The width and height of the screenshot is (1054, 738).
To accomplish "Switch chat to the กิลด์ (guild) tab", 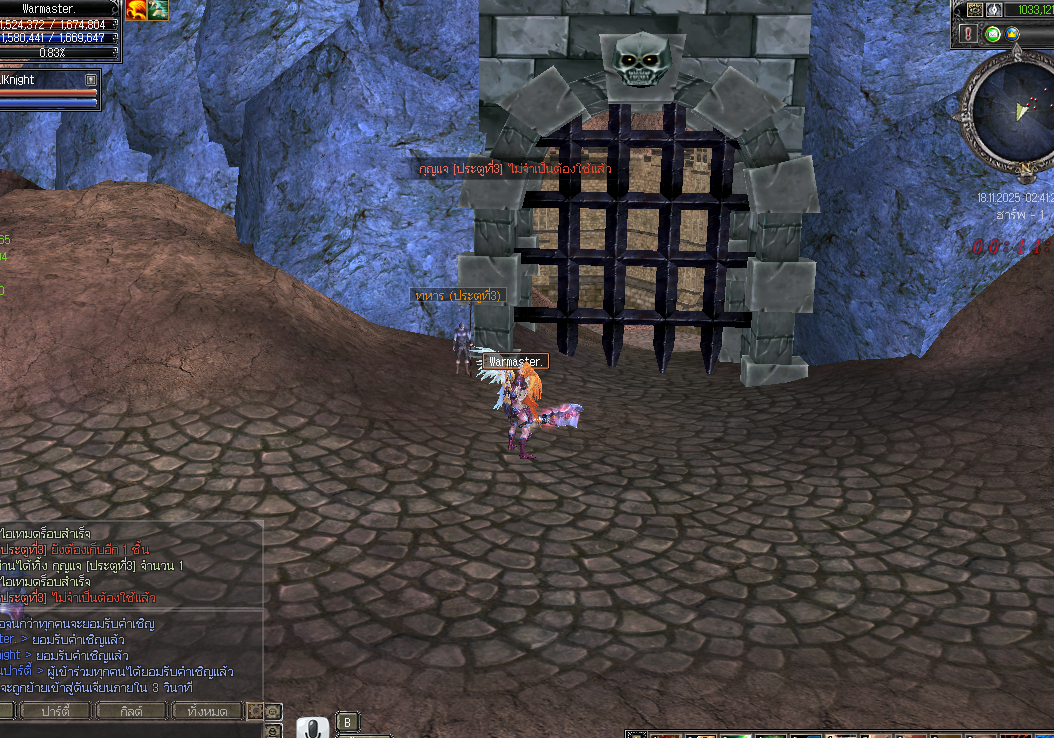I will (x=132, y=711).
